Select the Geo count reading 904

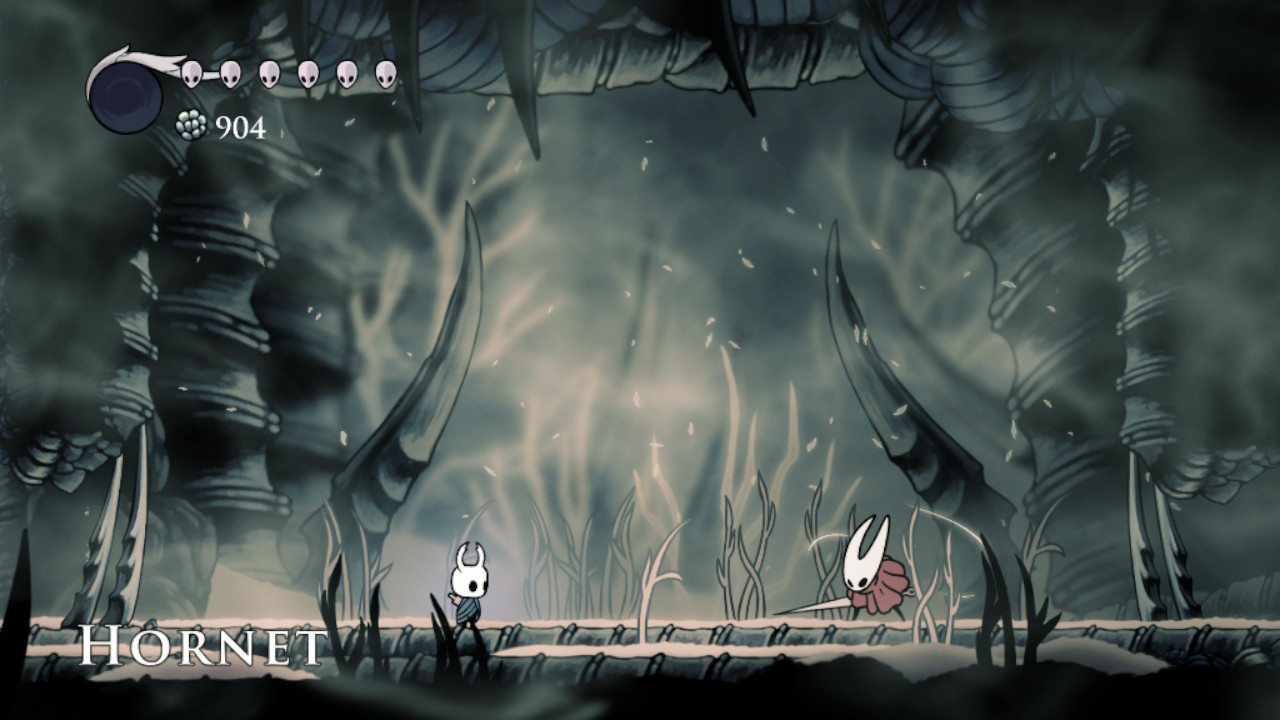[x=243, y=127]
